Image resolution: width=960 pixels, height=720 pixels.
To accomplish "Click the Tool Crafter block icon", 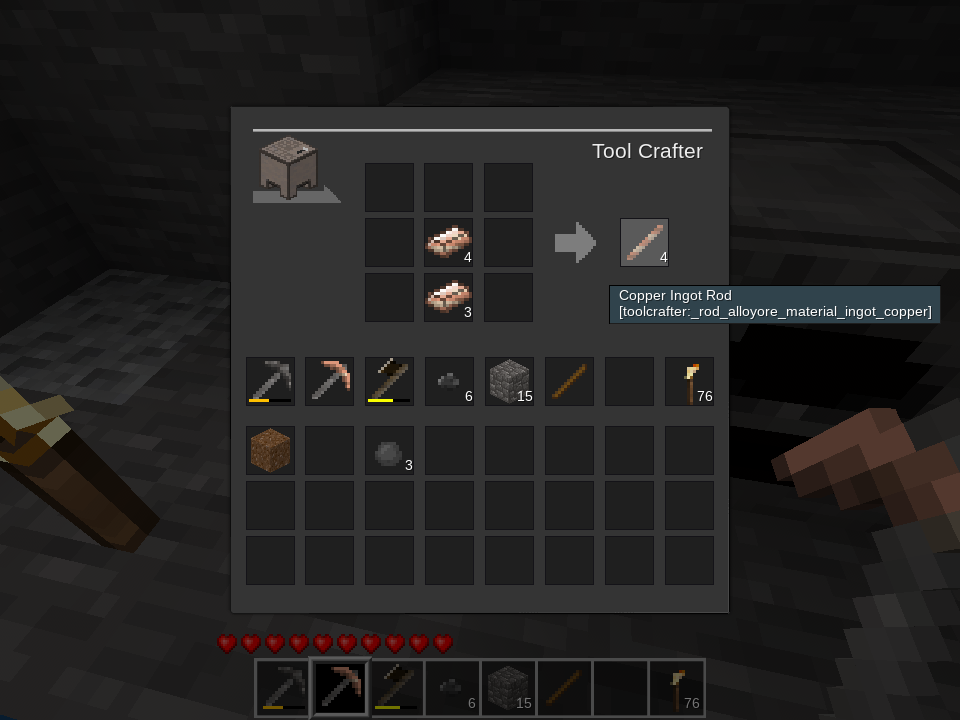I will point(289,168).
